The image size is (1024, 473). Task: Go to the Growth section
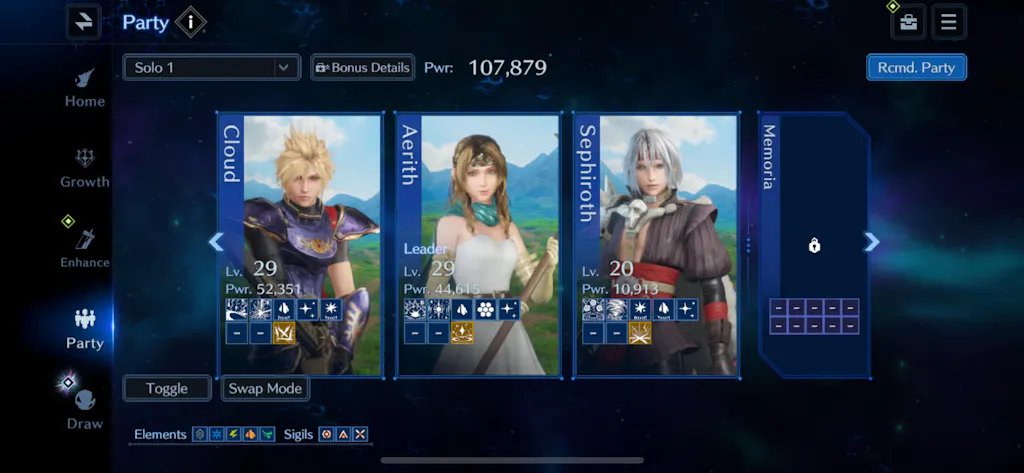coord(85,168)
